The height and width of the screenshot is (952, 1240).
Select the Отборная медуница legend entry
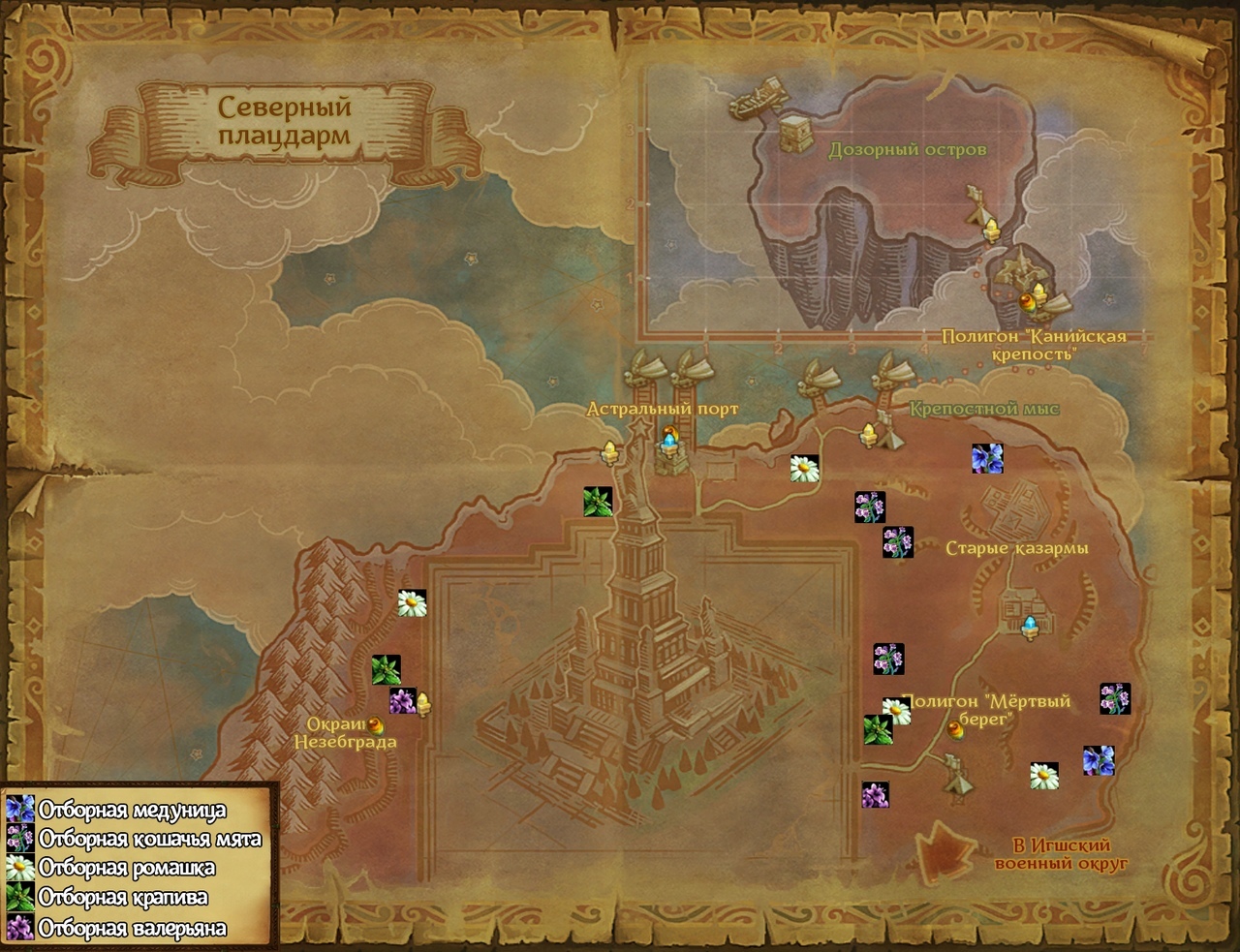(x=132, y=810)
